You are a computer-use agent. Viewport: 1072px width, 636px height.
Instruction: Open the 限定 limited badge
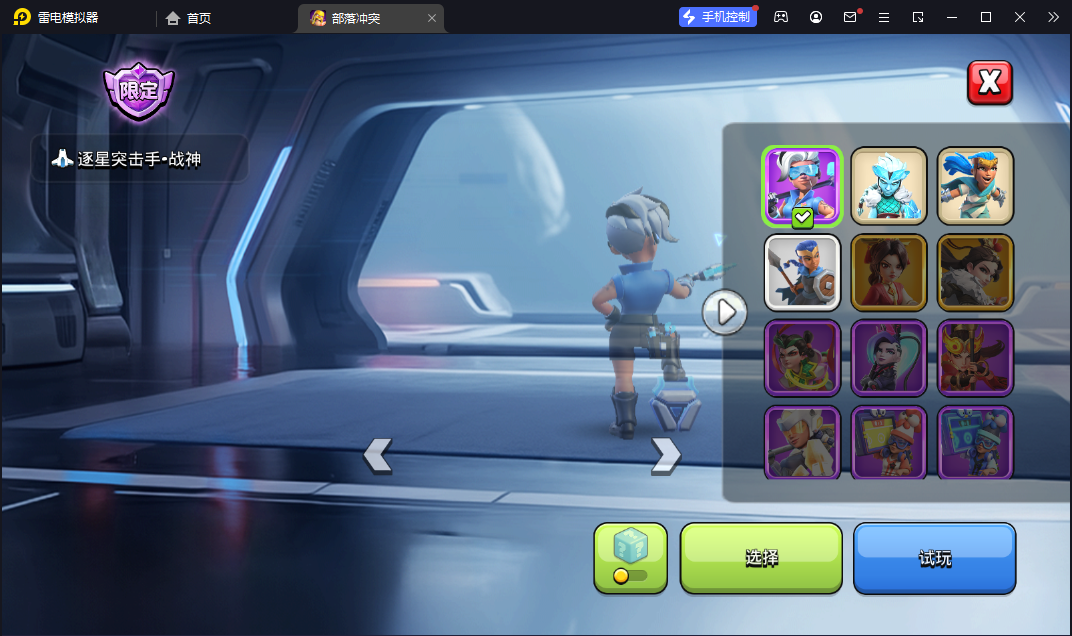pyautogui.click(x=139, y=90)
